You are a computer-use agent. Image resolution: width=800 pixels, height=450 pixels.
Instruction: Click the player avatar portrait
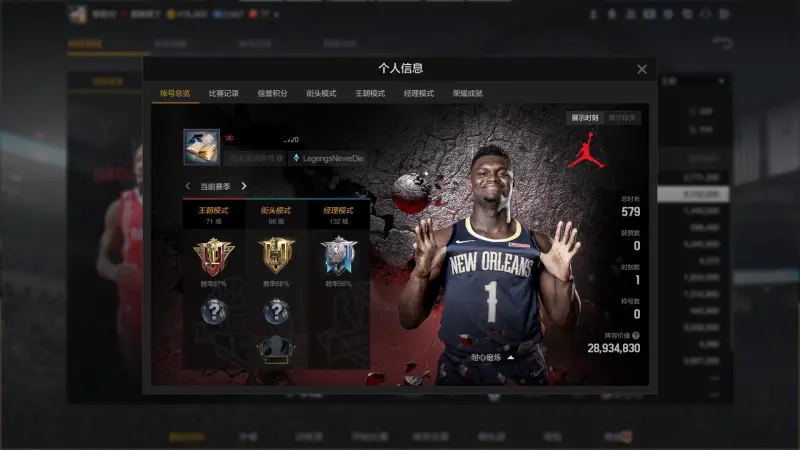click(201, 147)
